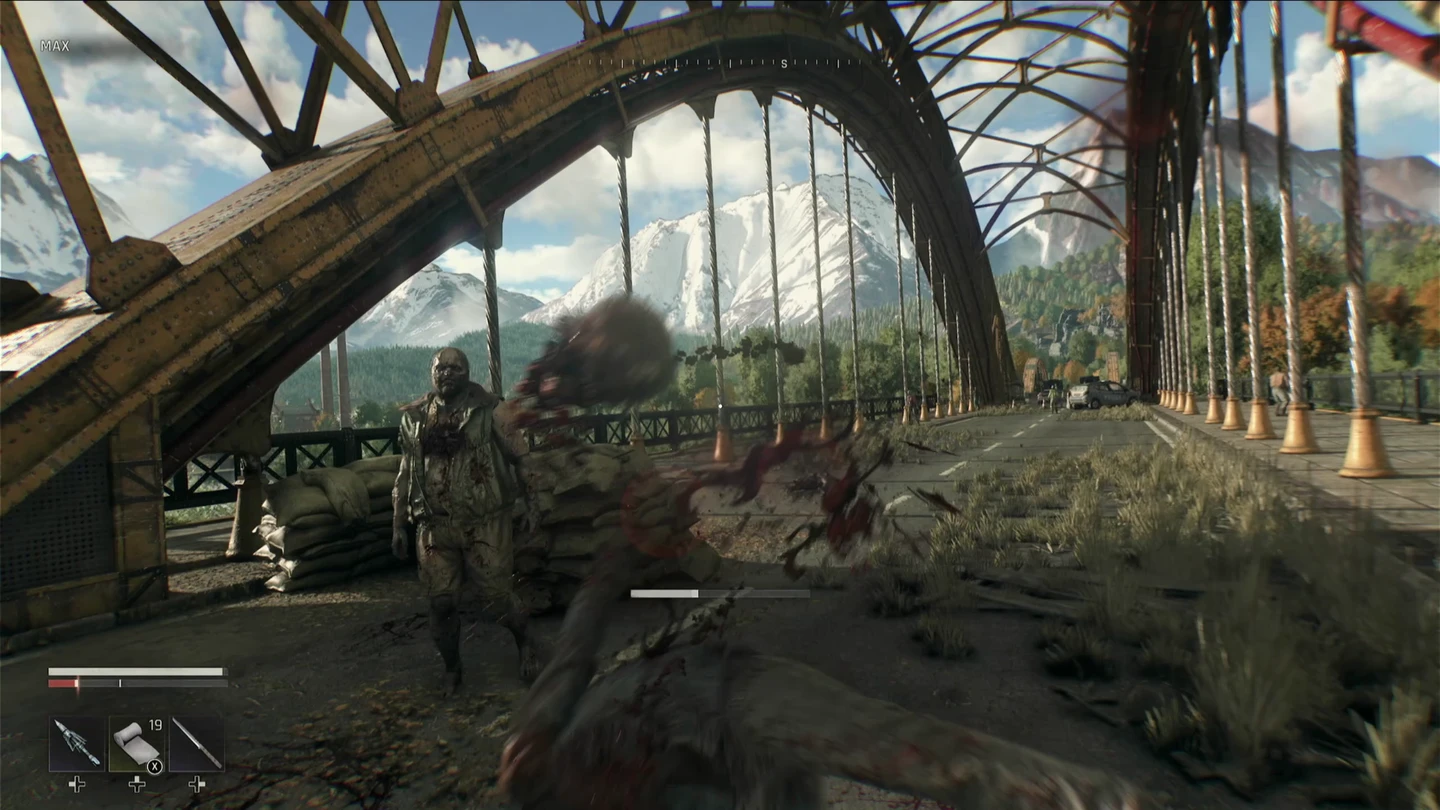
Task: Click the d-pad indicator below the knife slot
Action: (197, 784)
